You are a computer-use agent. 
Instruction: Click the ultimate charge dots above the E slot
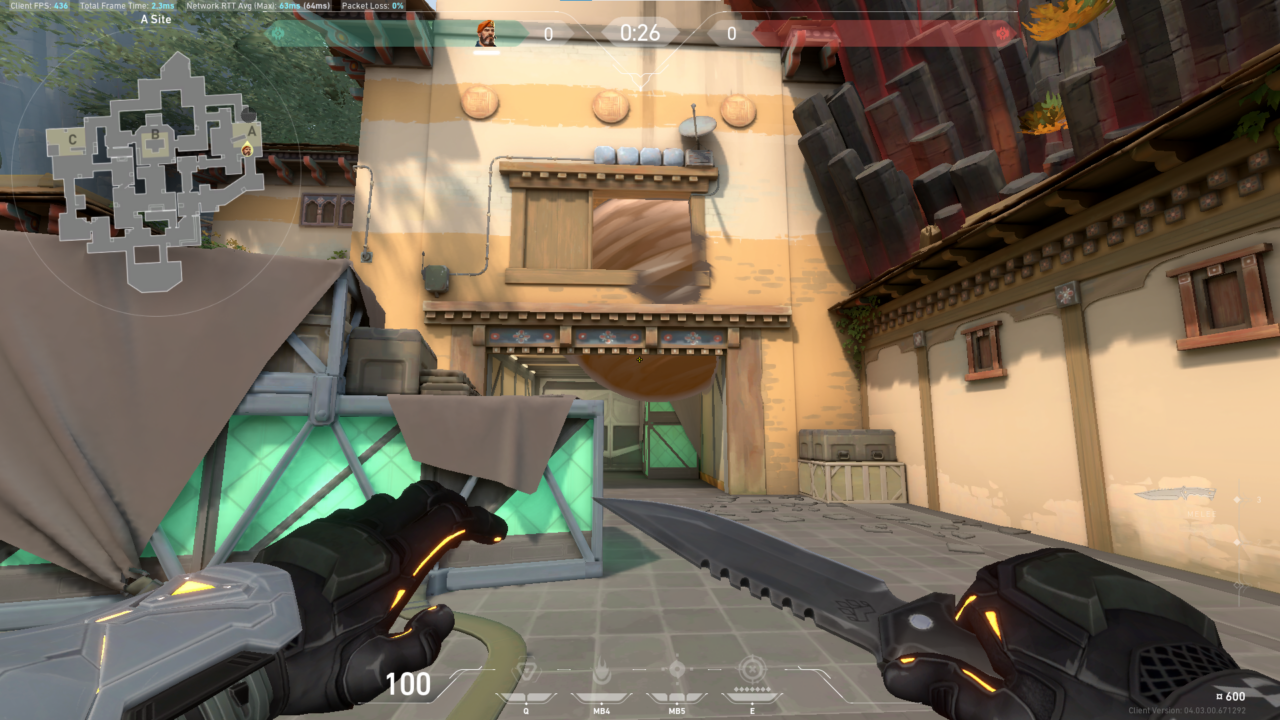752,689
